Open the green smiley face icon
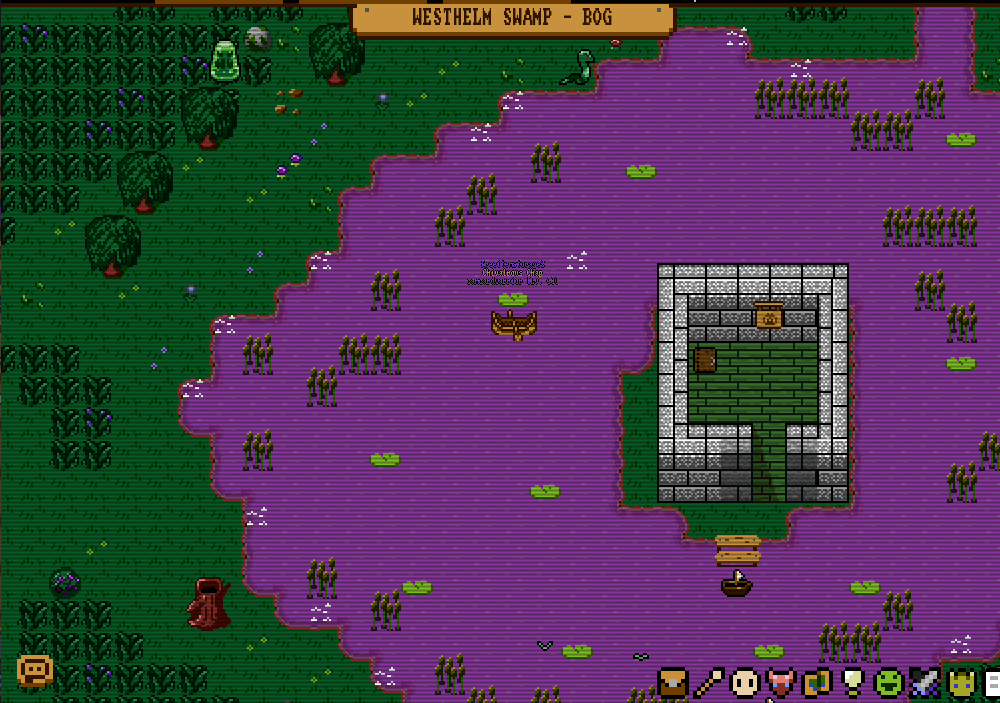 point(888,683)
